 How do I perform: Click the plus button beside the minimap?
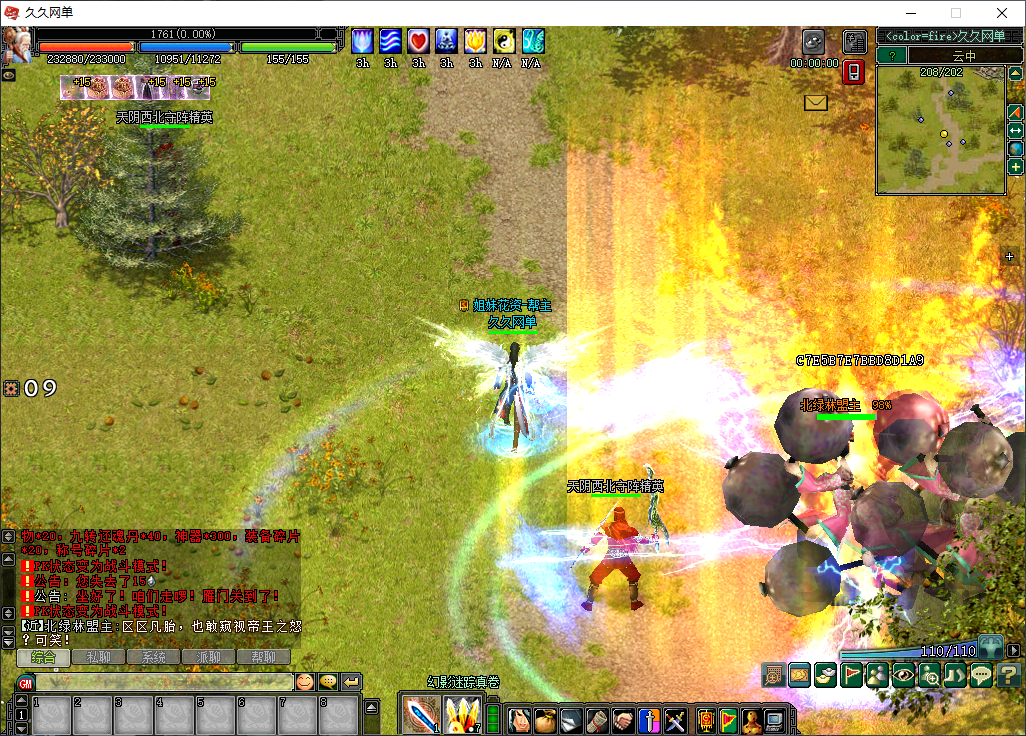coord(1015,167)
